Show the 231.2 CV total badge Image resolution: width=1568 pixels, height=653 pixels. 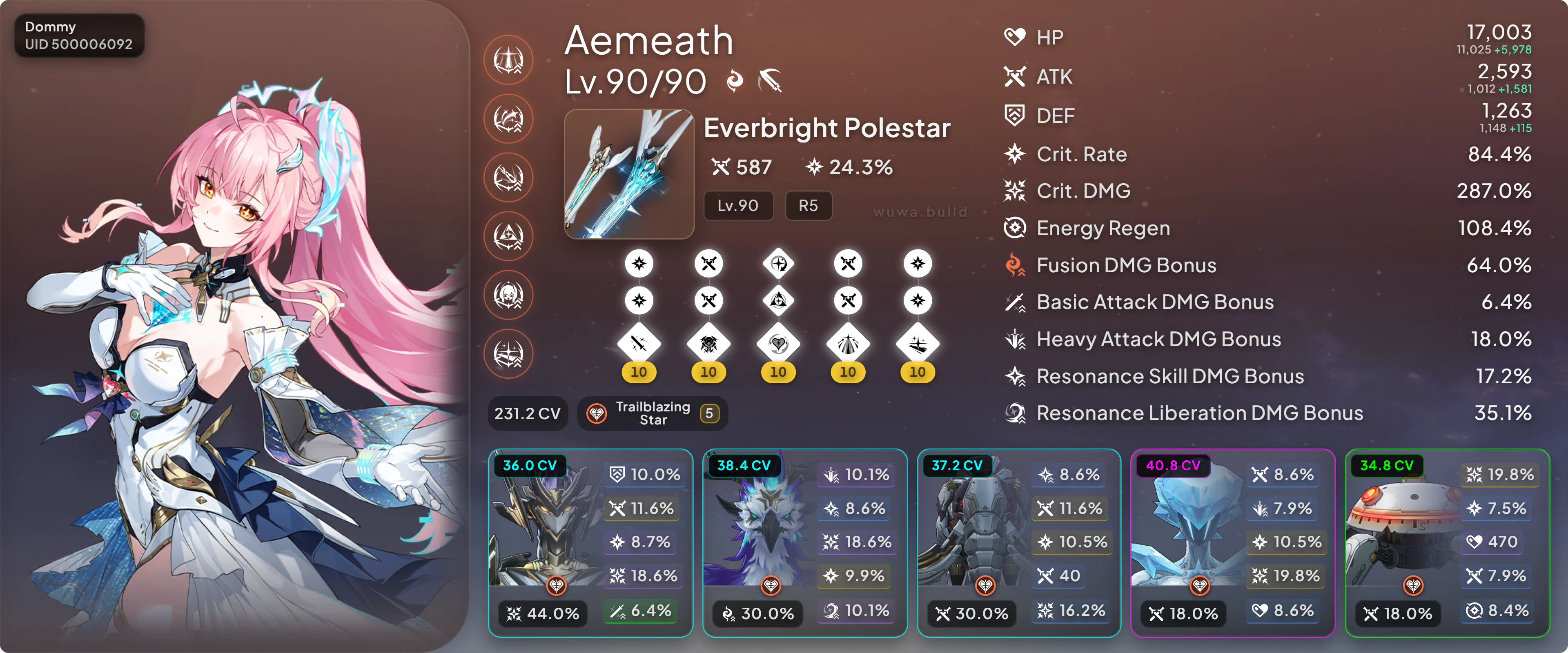[x=527, y=414]
